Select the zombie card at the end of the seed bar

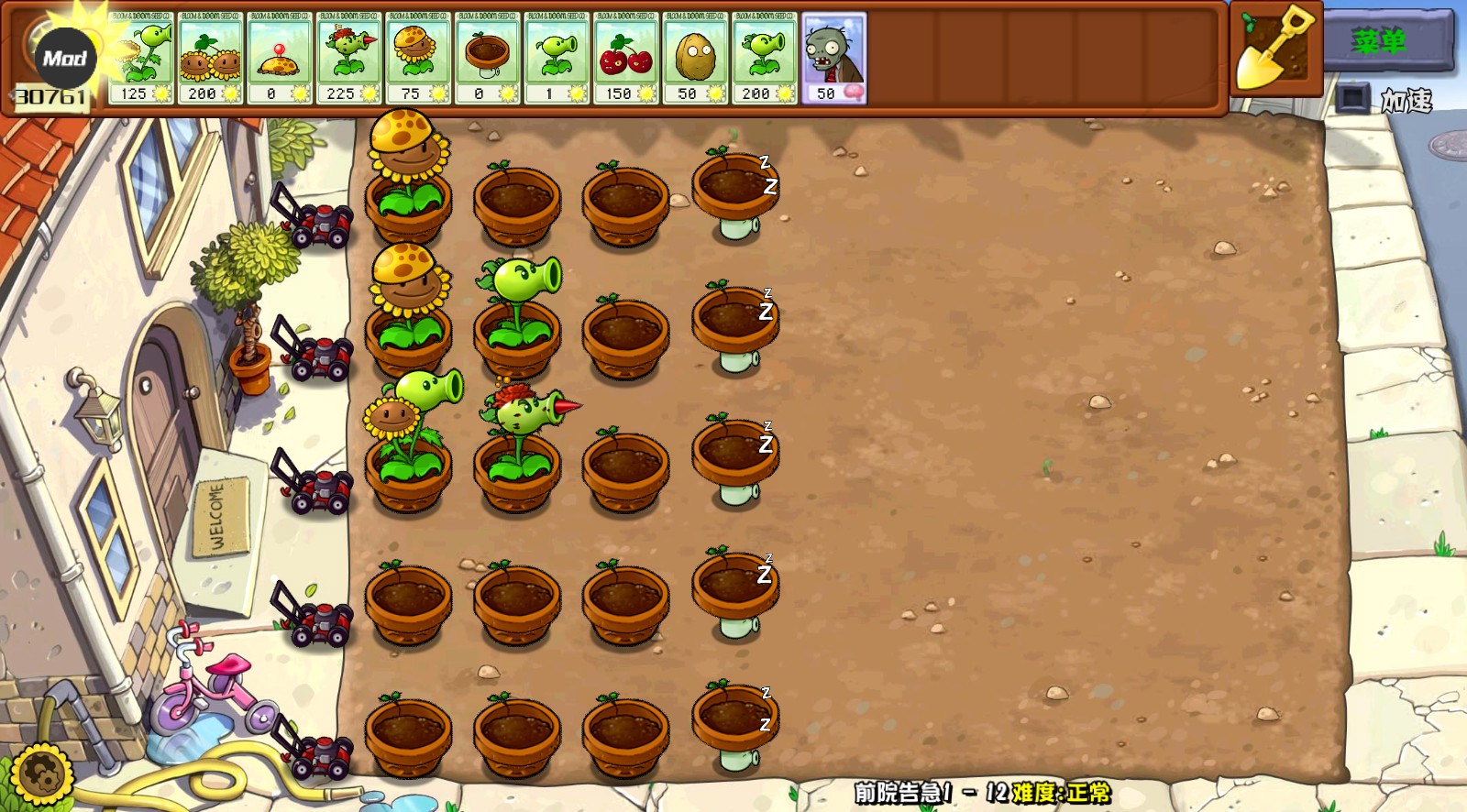click(833, 57)
